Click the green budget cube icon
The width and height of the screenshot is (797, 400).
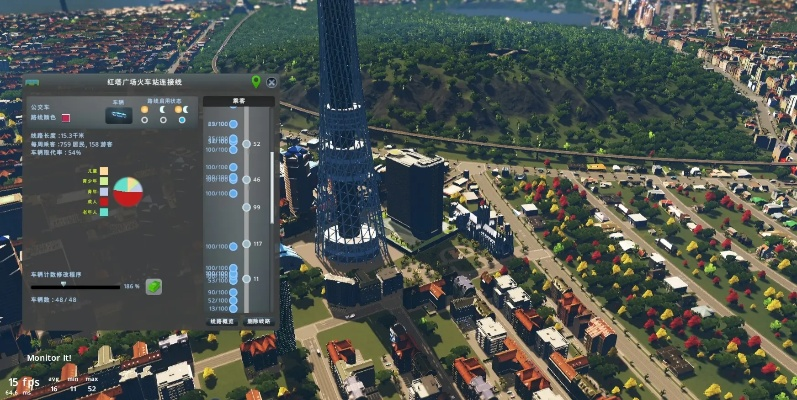click(153, 287)
